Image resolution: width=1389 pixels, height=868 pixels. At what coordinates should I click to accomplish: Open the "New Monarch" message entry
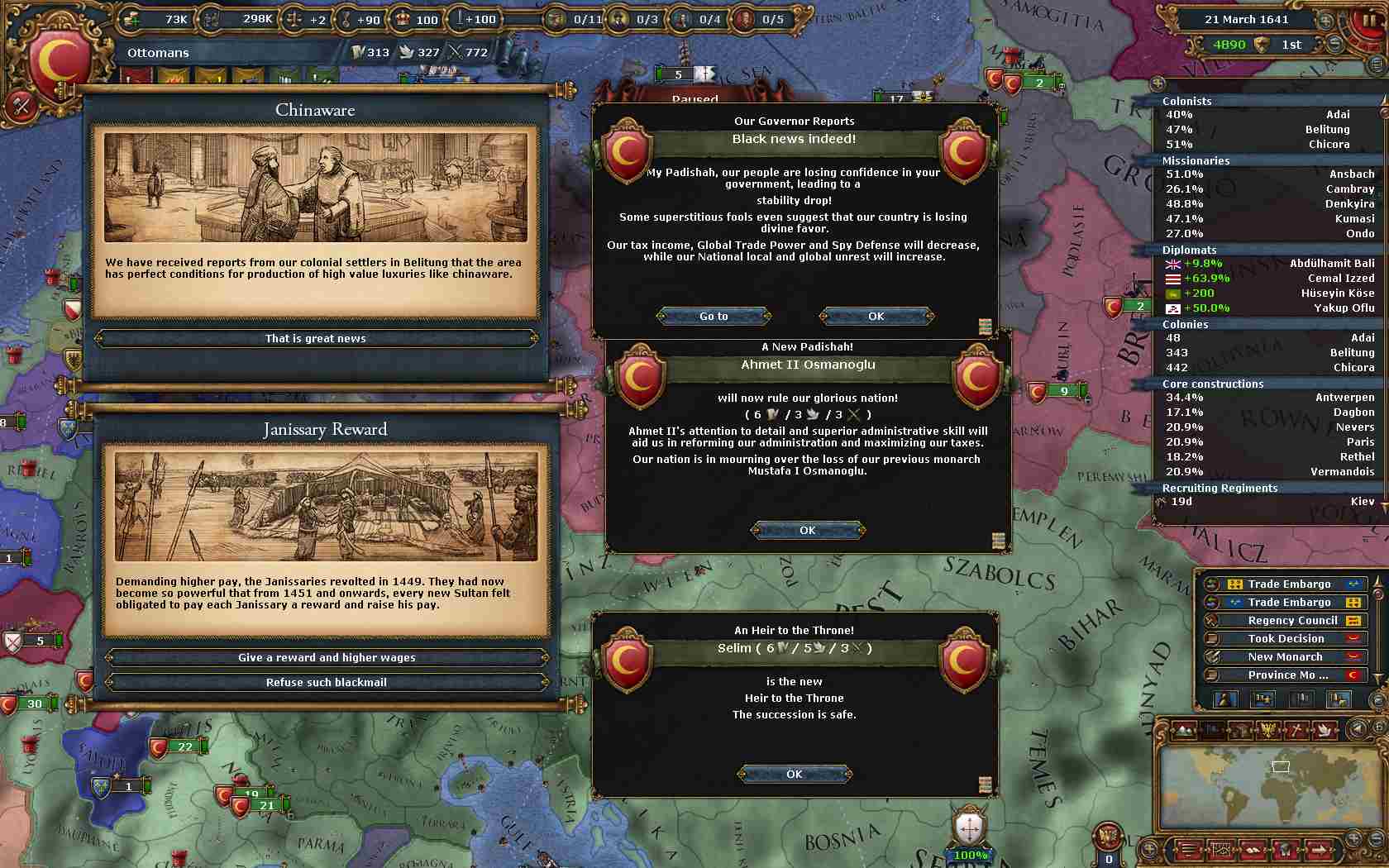click(x=1286, y=656)
